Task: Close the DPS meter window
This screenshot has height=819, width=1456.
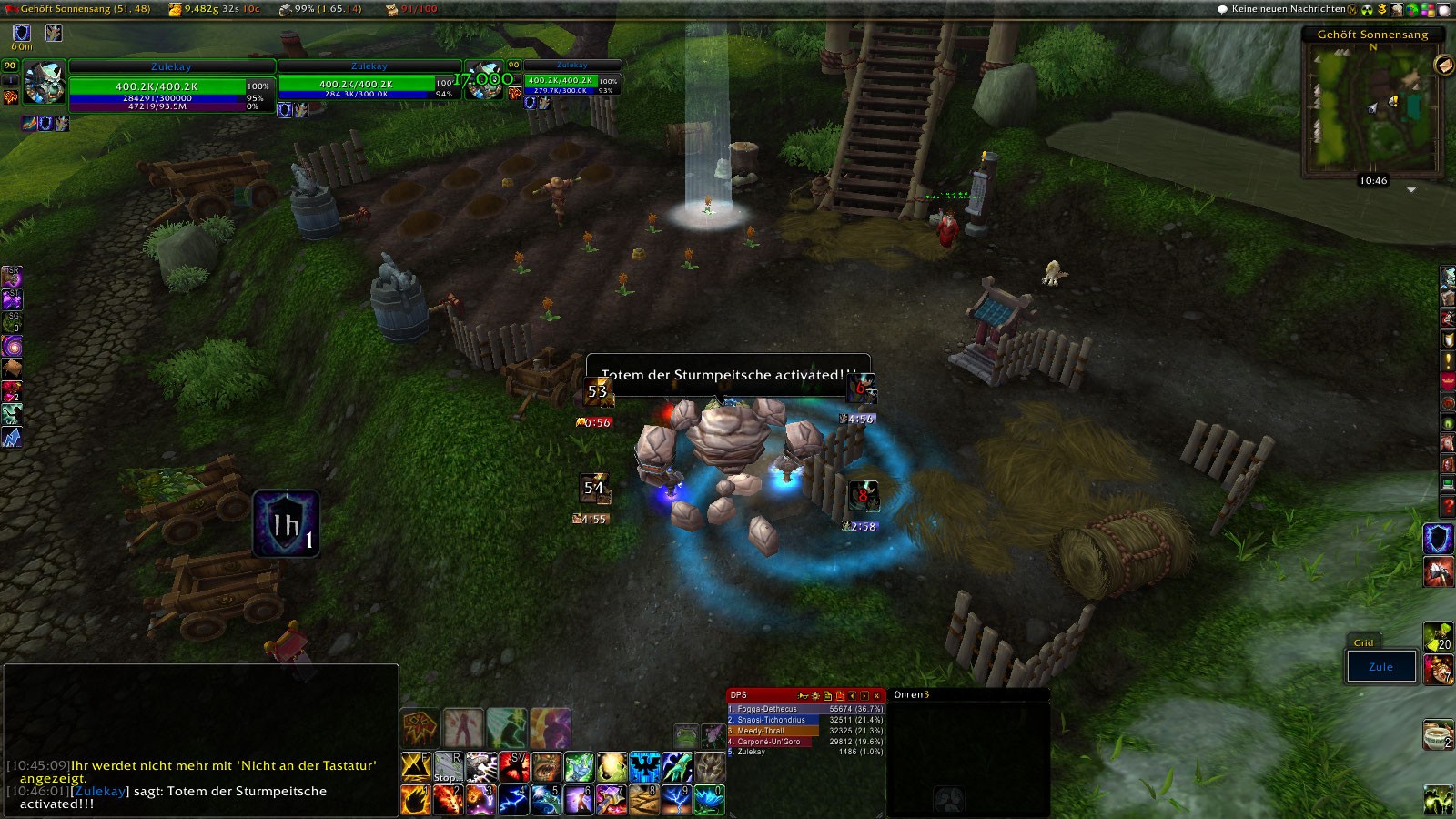Action: [x=876, y=695]
